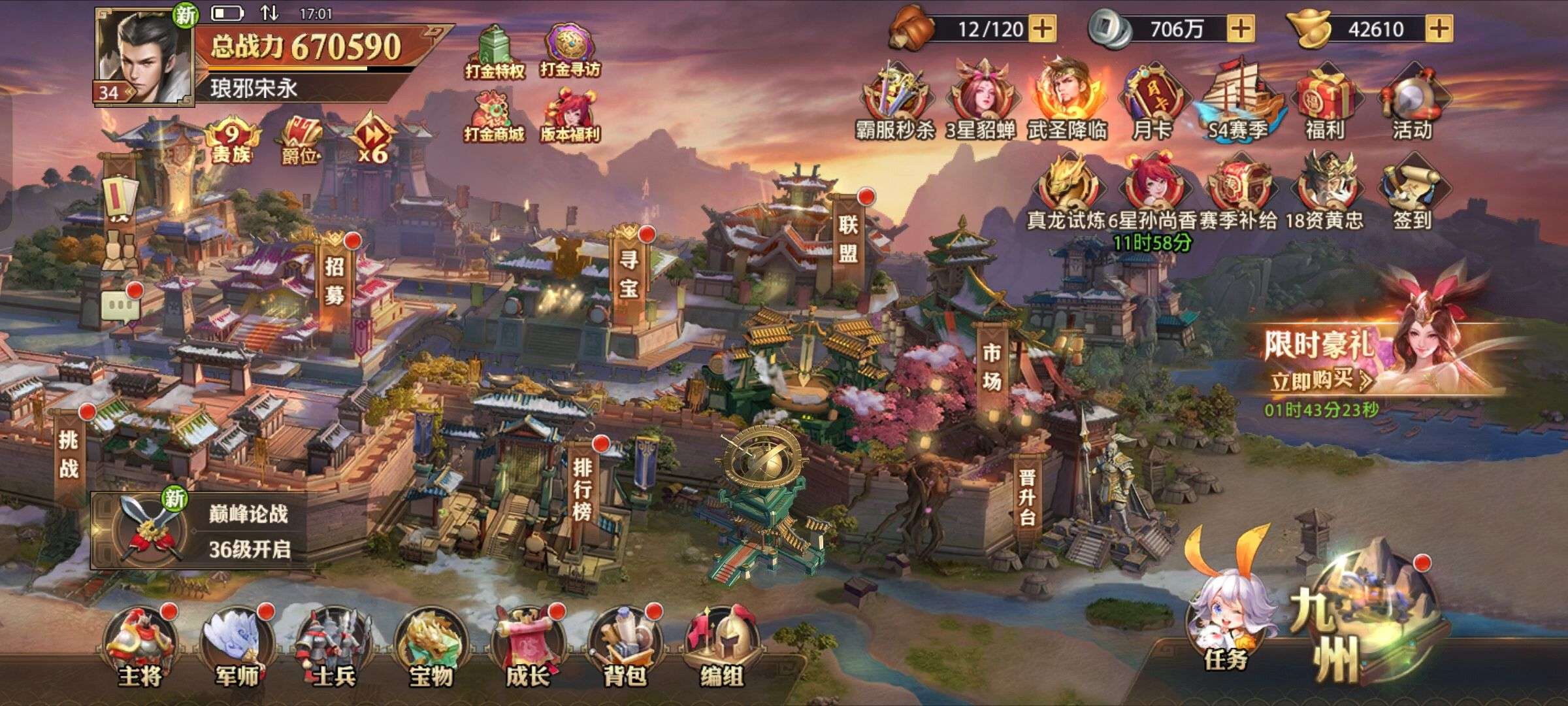Viewport: 1568px width, 706px height.
Task: Open the 背包 backpack
Action: 624,647
